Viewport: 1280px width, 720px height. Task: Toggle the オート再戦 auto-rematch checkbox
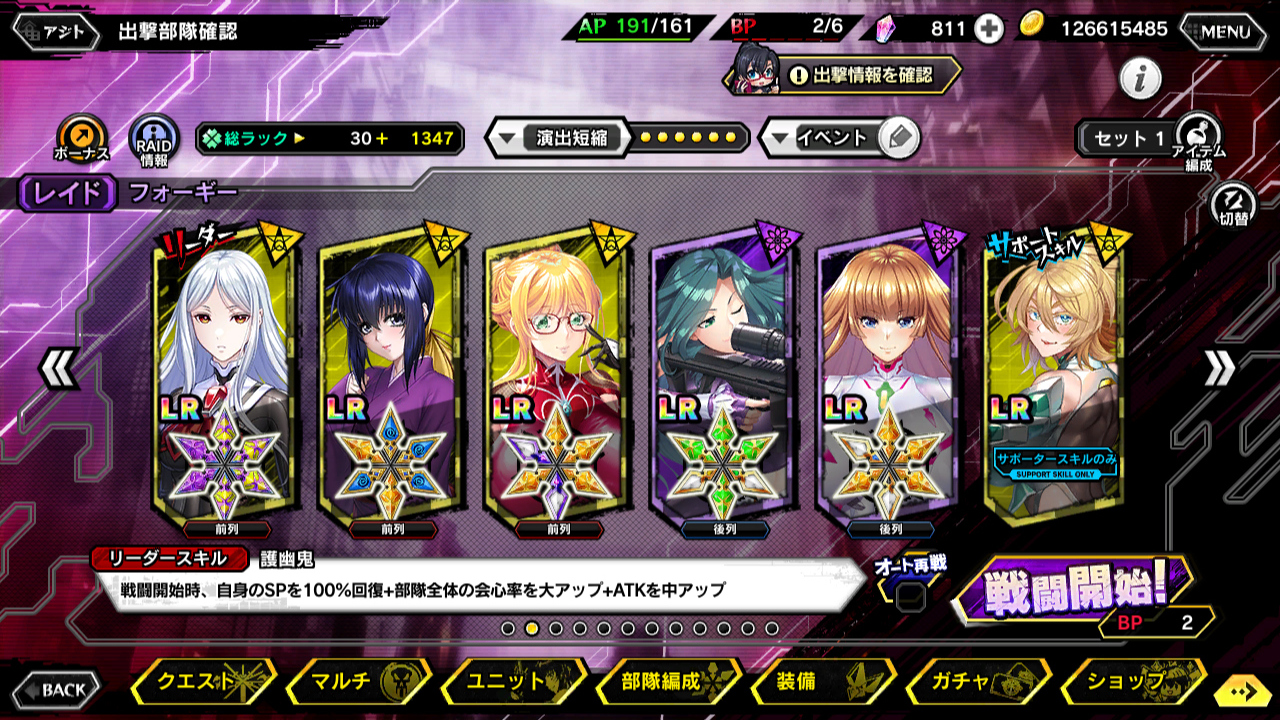909,597
